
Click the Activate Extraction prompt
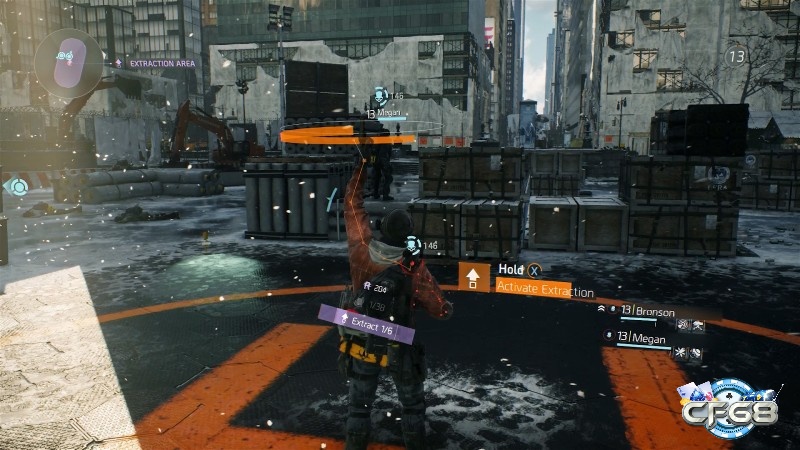[545, 292]
